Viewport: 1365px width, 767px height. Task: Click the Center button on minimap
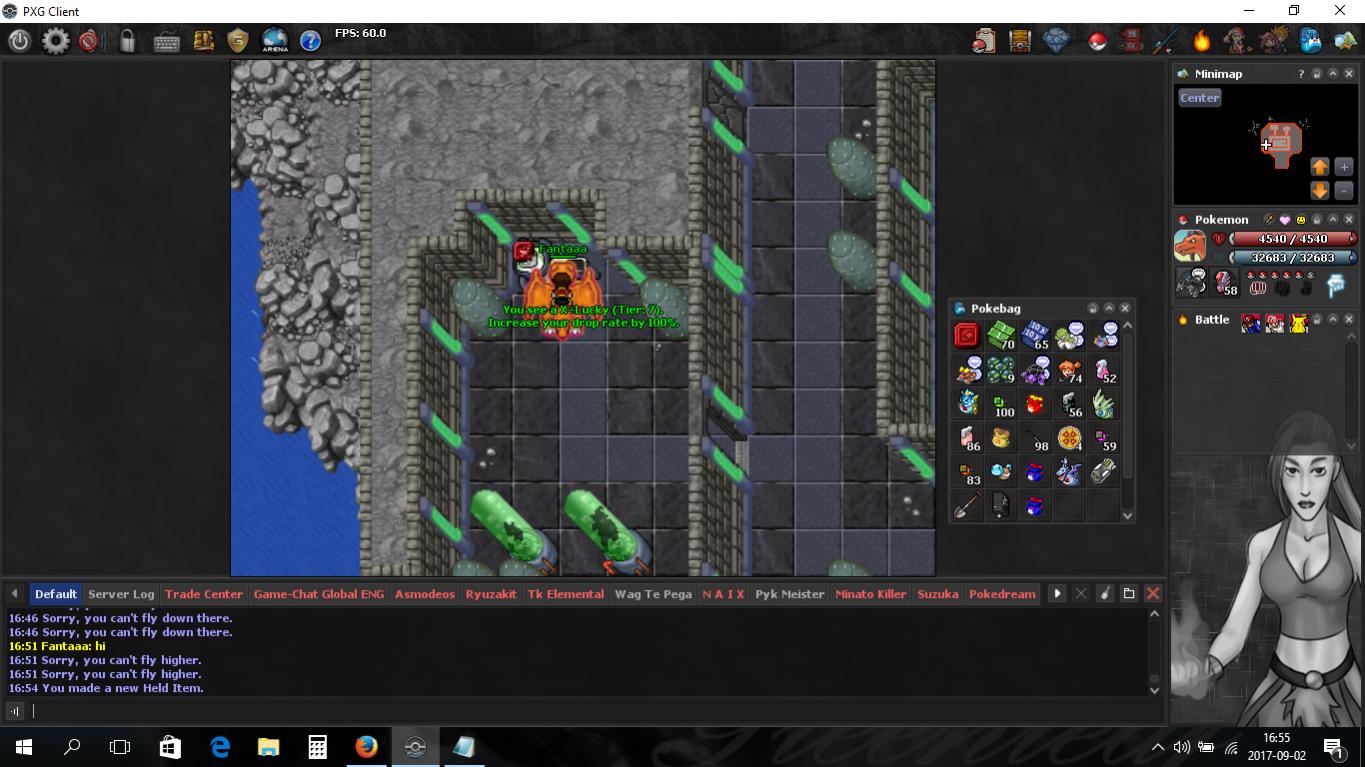click(1199, 98)
